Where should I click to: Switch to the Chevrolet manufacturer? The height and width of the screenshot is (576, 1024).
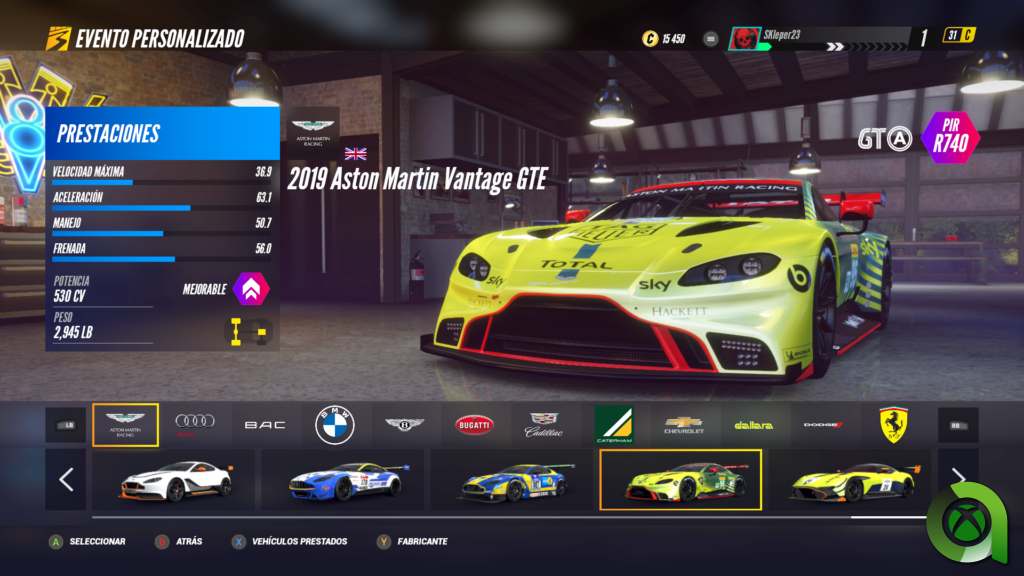(x=684, y=425)
